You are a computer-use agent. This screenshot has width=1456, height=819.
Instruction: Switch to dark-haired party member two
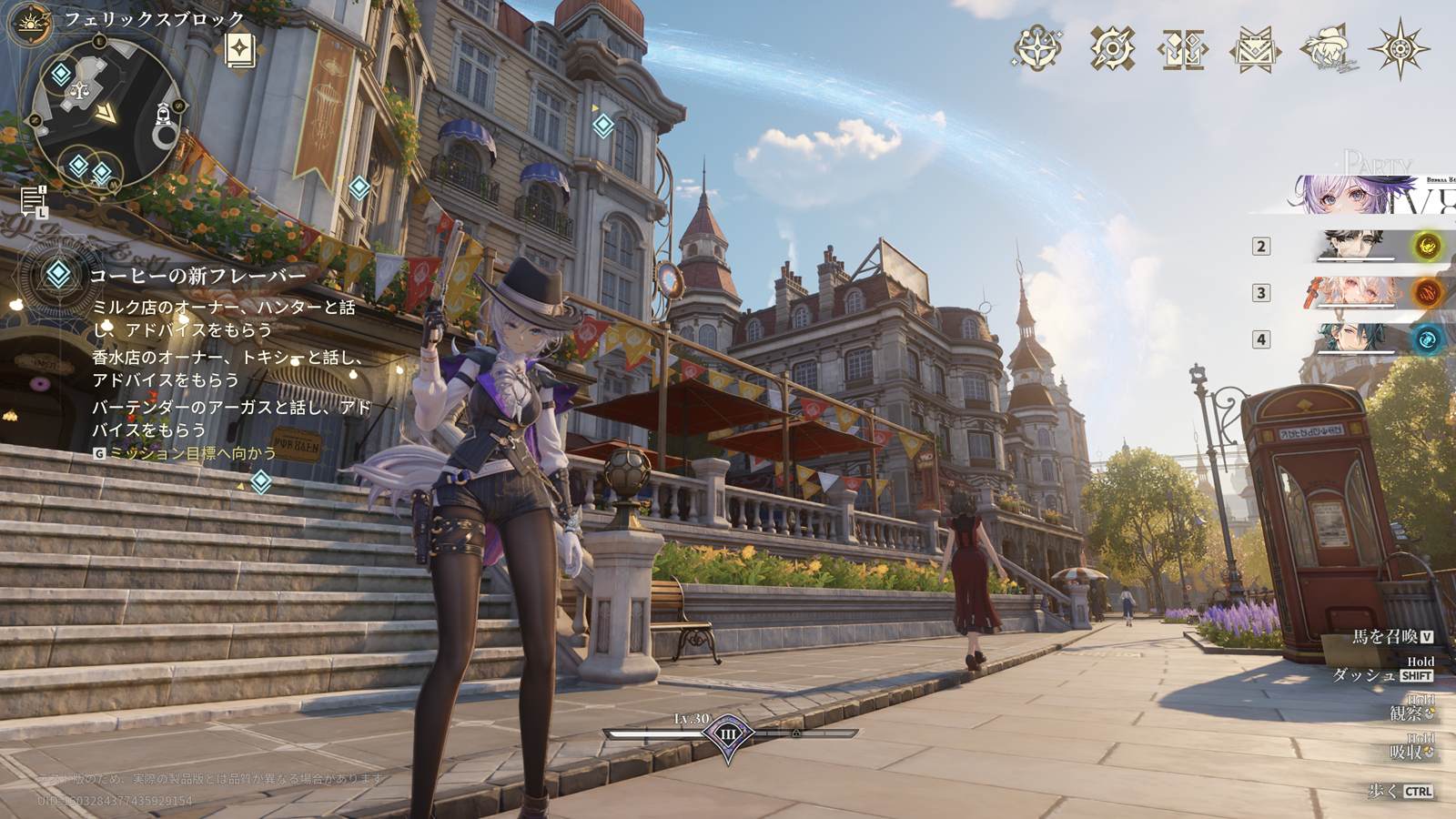(1356, 246)
